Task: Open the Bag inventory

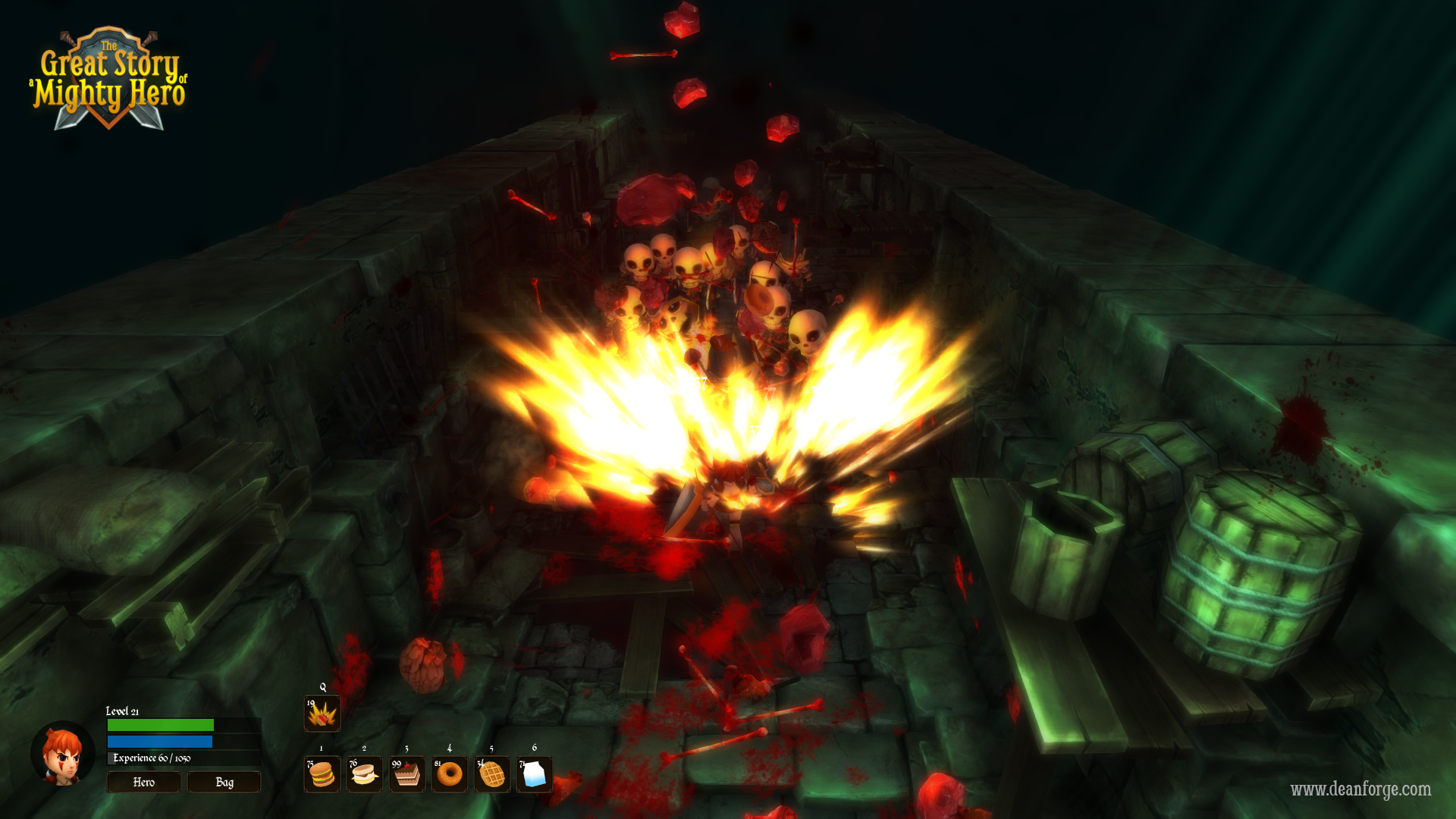Action: tap(224, 782)
